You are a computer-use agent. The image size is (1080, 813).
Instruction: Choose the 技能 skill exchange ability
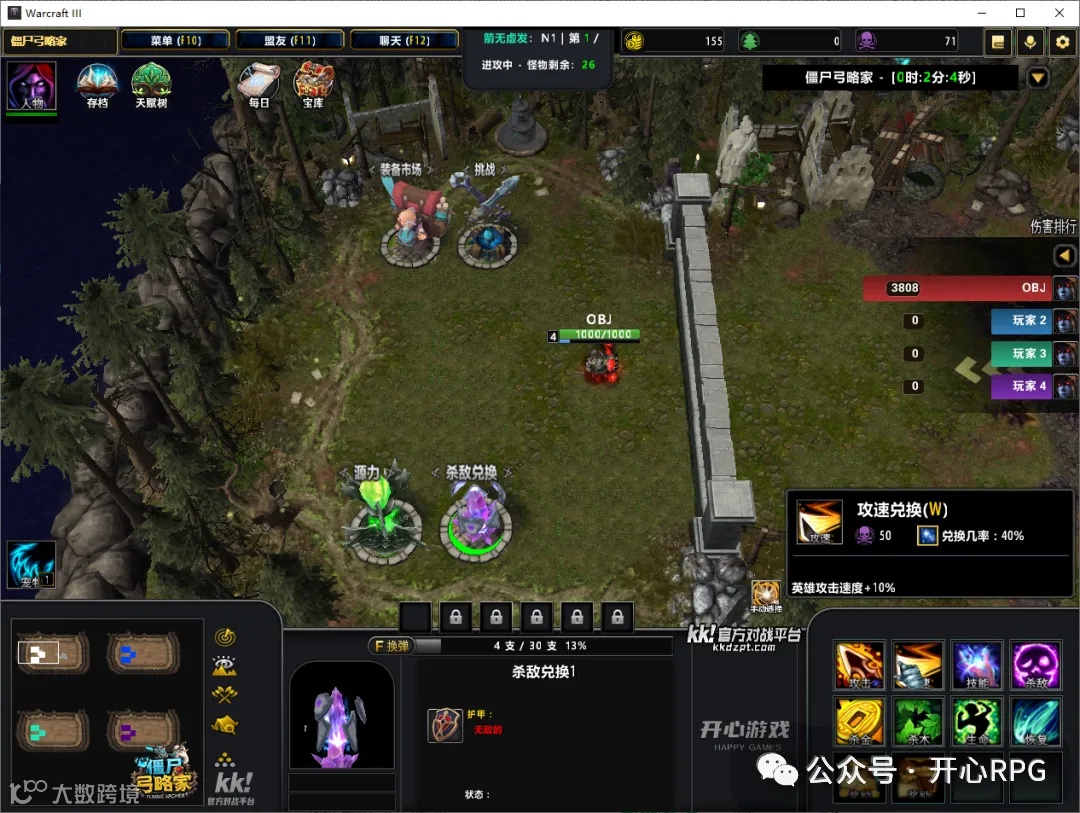[x=976, y=666]
